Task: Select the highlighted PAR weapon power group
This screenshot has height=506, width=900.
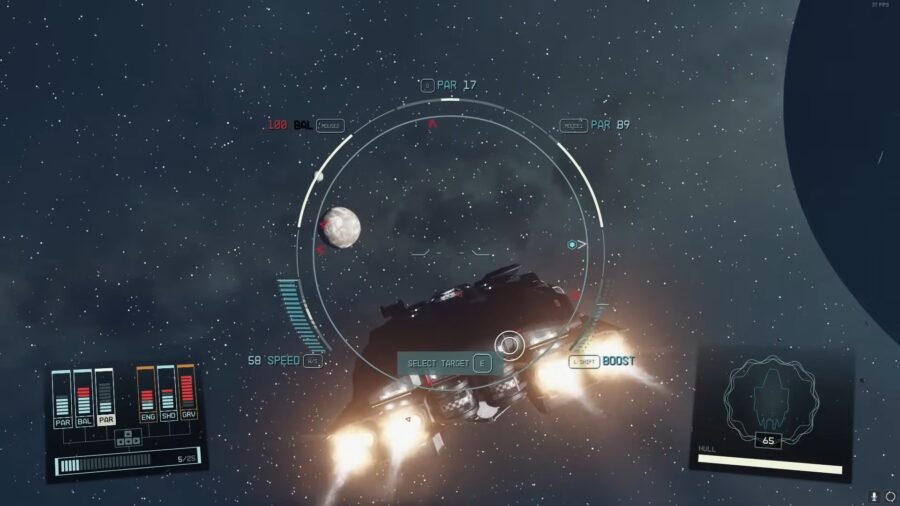Action: 105,398
